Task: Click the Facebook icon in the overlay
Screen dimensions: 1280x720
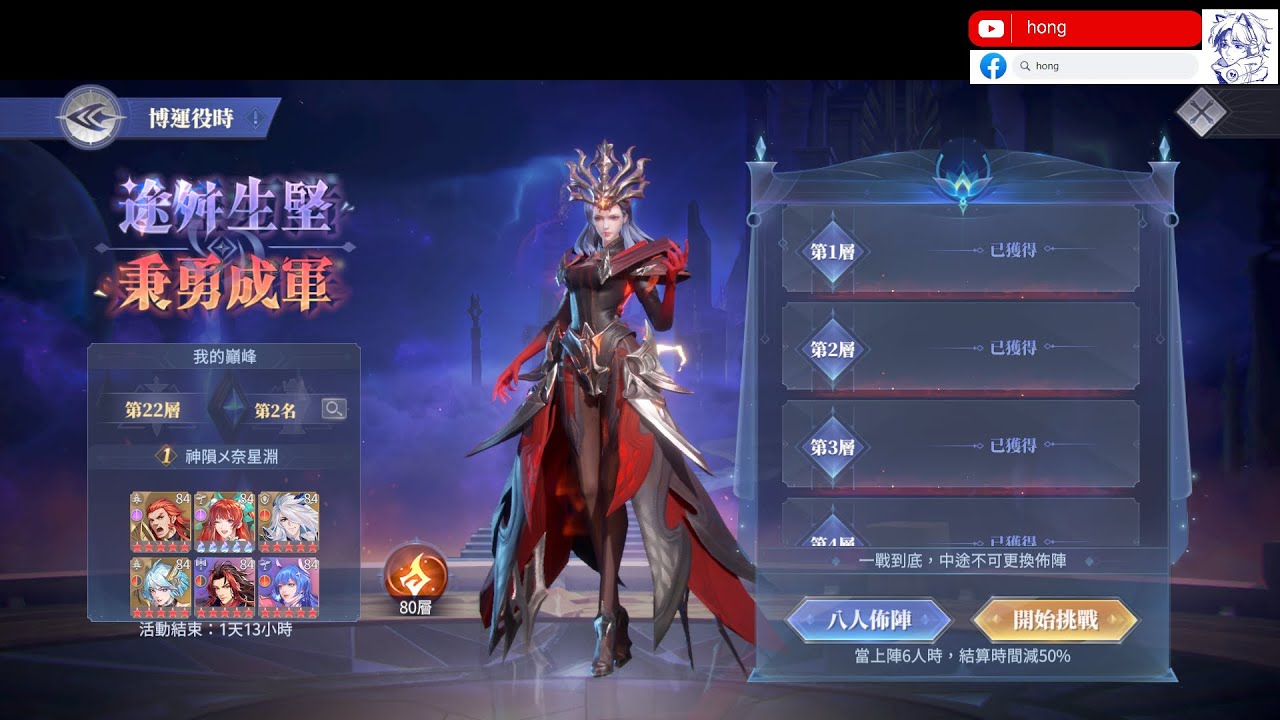Action: 992,65
